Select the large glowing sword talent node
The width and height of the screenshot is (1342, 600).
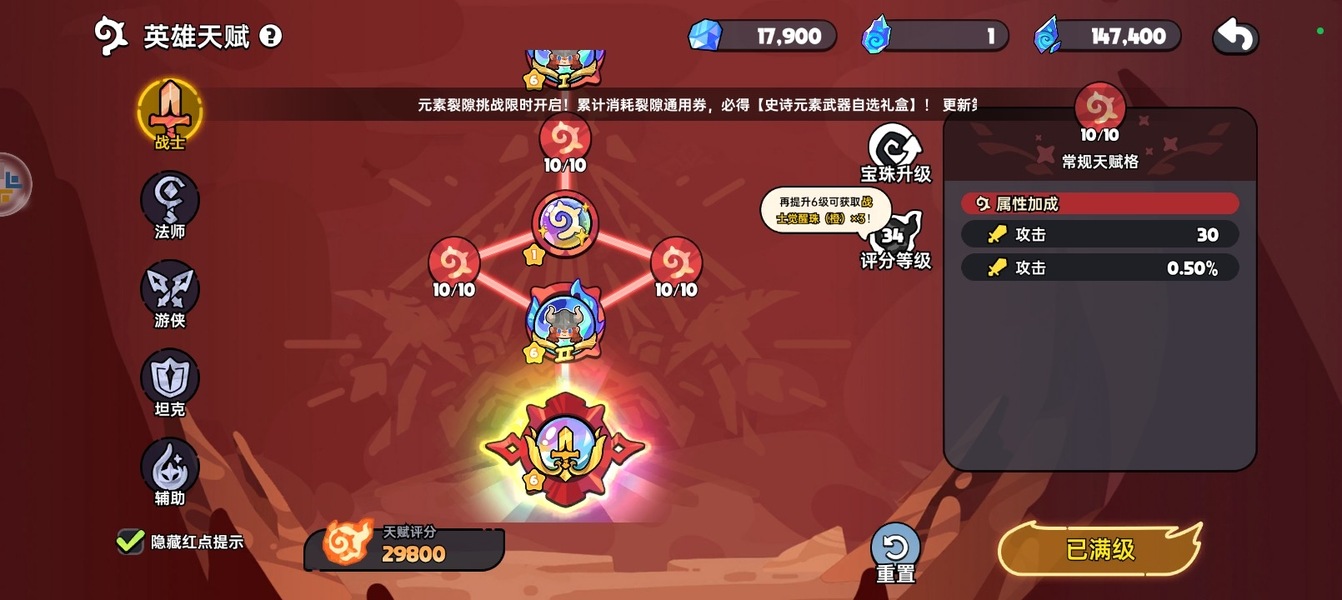pos(565,449)
